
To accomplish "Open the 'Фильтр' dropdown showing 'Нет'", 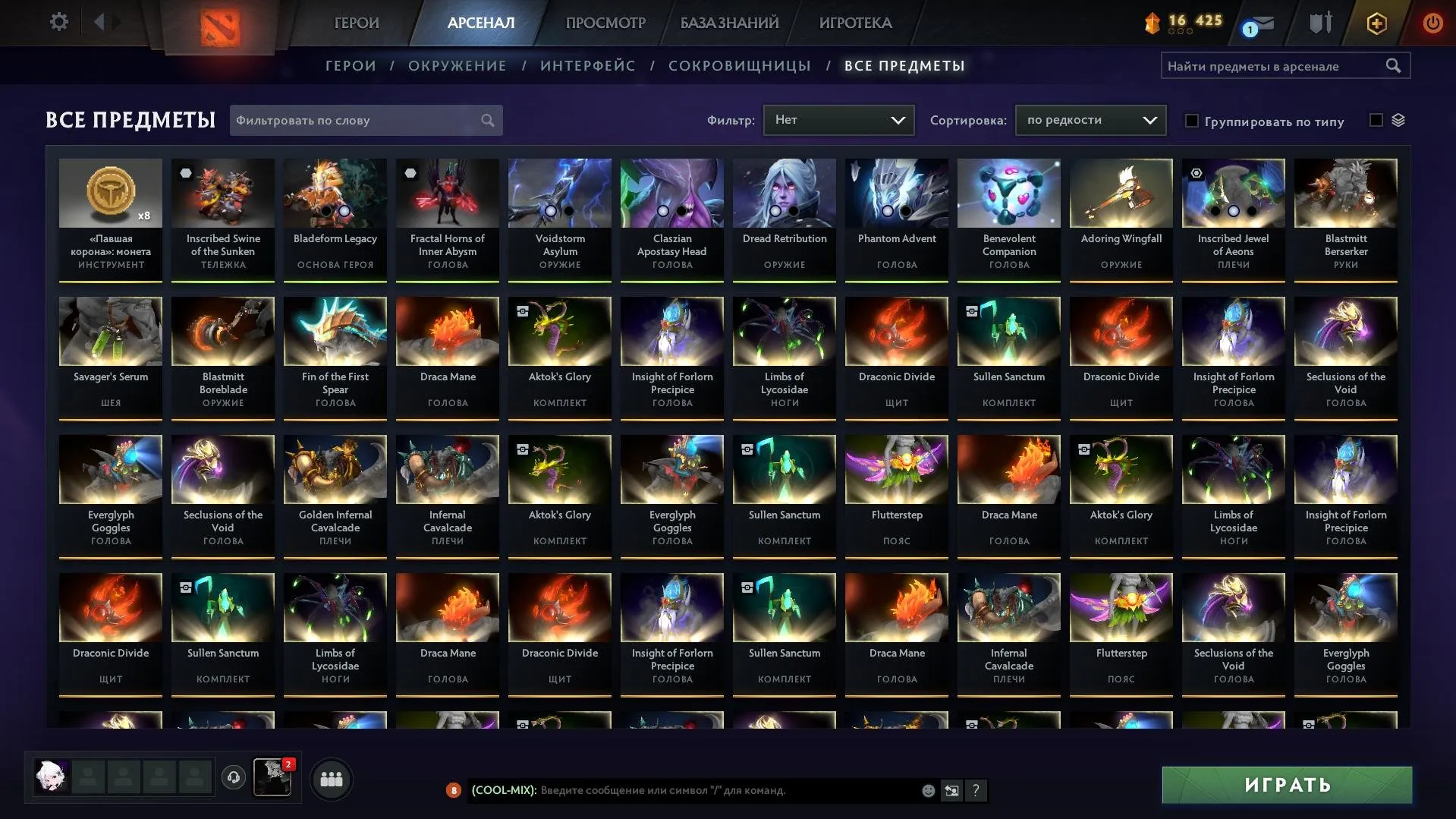I will [838, 119].
